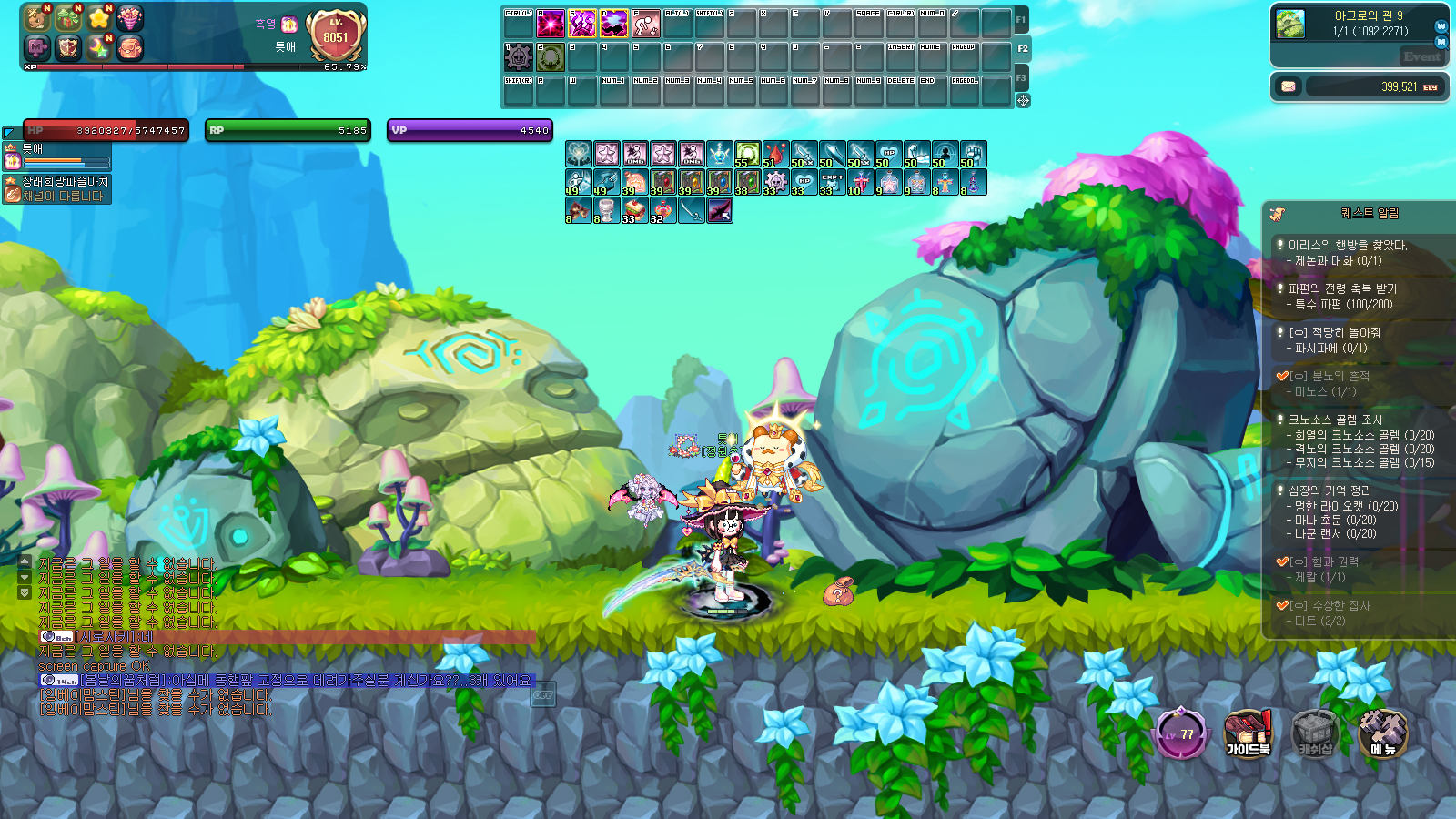Open the 메뉴 main menu button

click(x=1382, y=733)
